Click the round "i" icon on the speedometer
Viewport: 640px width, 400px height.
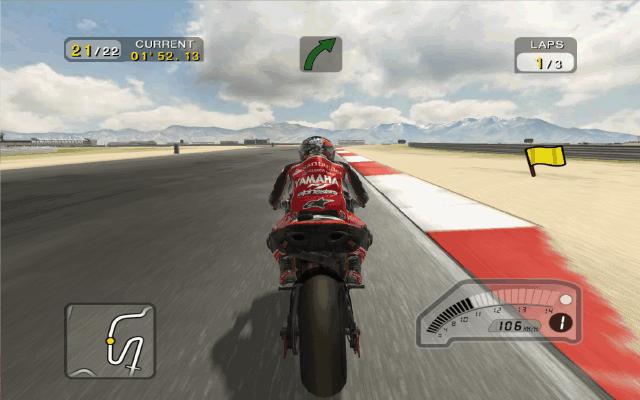[x=564, y=322]
